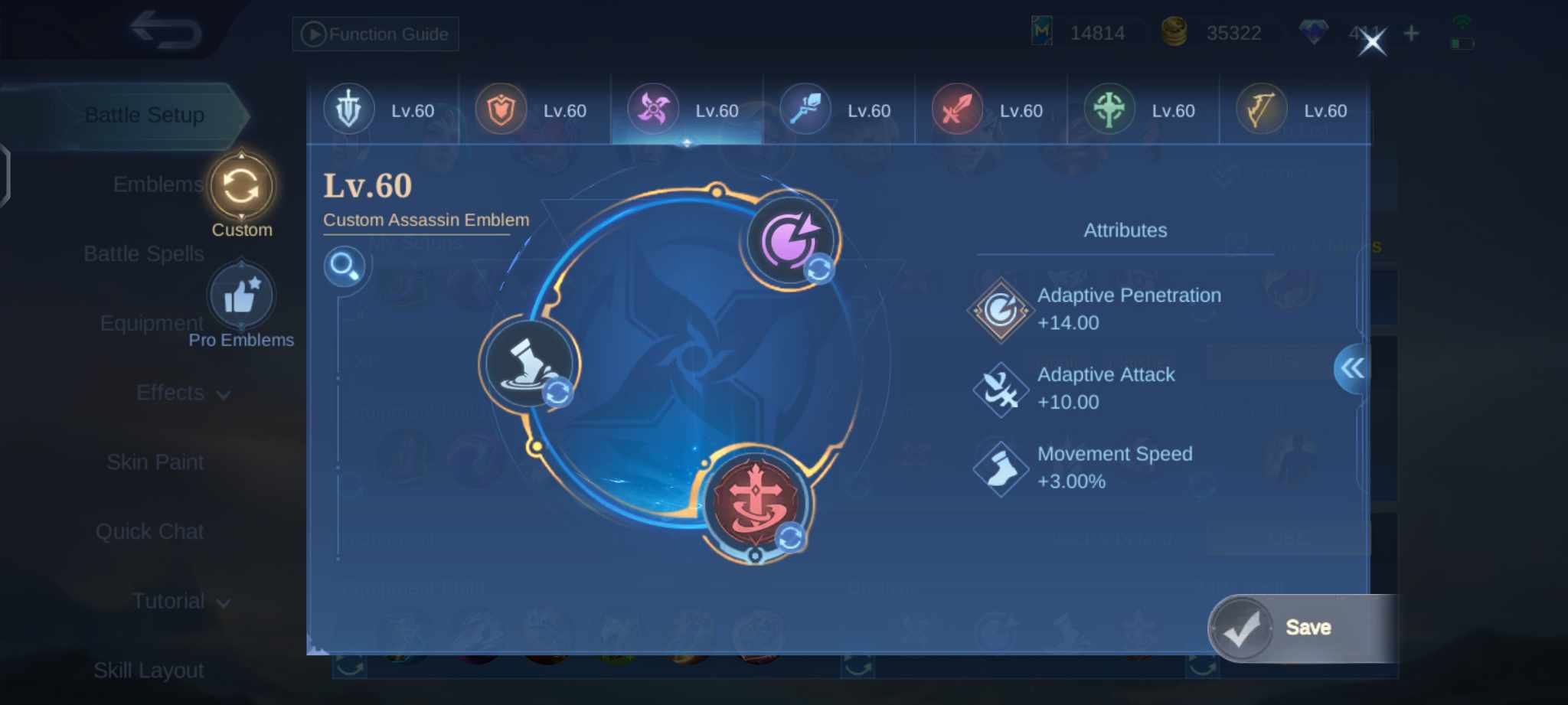
Task: Expand the Tutorial section
Action: 179,601
